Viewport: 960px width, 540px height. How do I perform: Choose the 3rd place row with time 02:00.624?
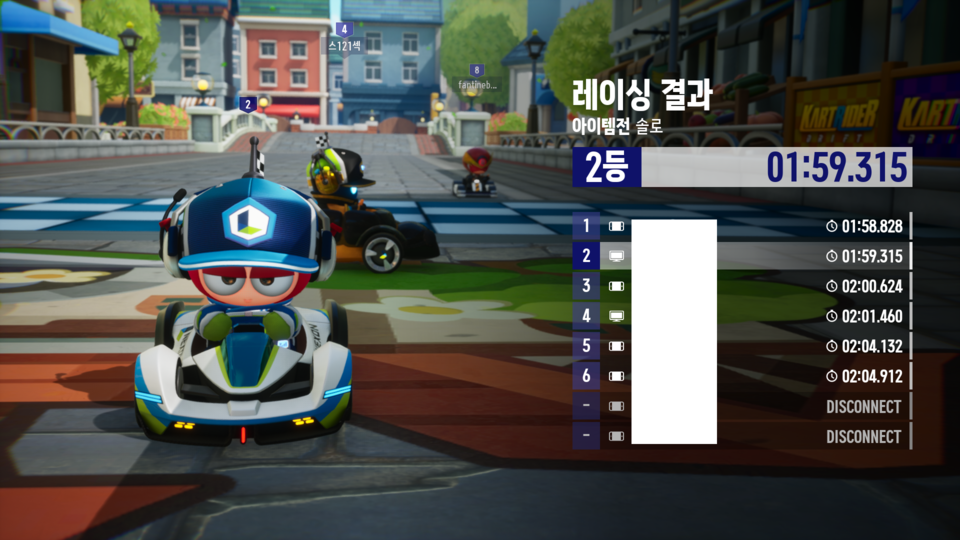741,286
